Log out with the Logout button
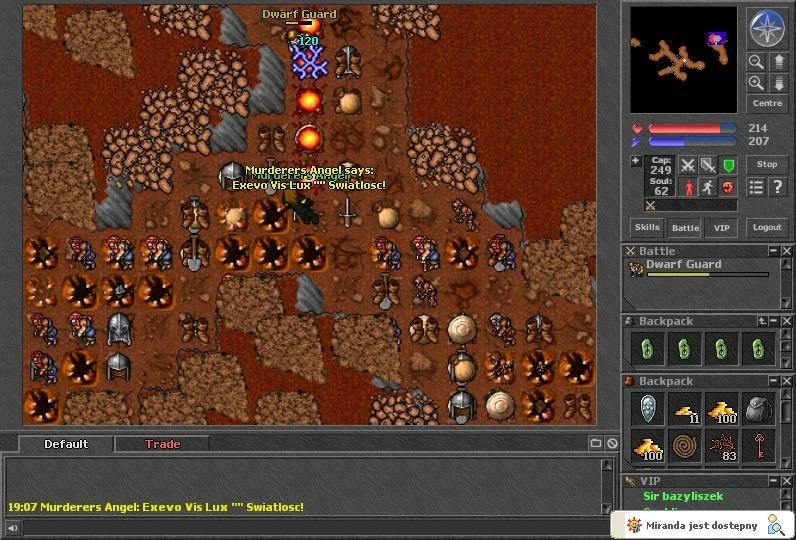Screen dimensions: 796x540 coord(767,227)
